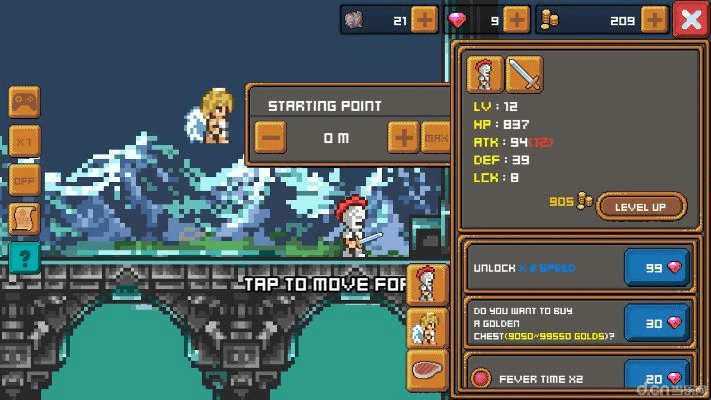Open the scroll map button
The height and width of the screenshot is (400, 711).
[x=24, y=219]
